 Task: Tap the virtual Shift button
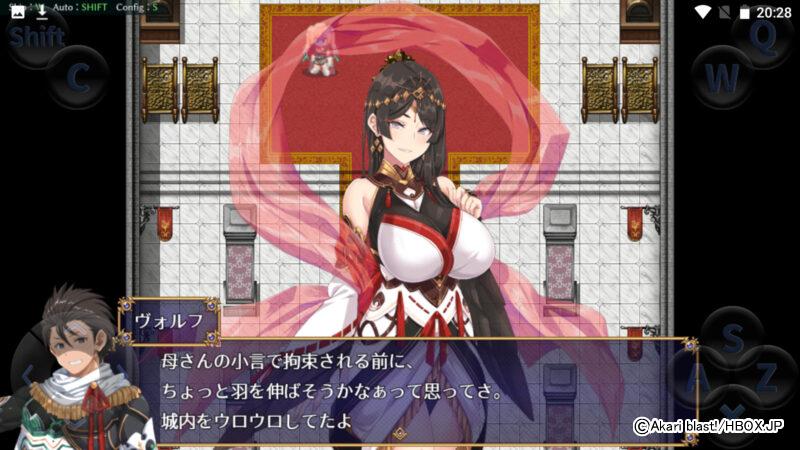(36, 38)
